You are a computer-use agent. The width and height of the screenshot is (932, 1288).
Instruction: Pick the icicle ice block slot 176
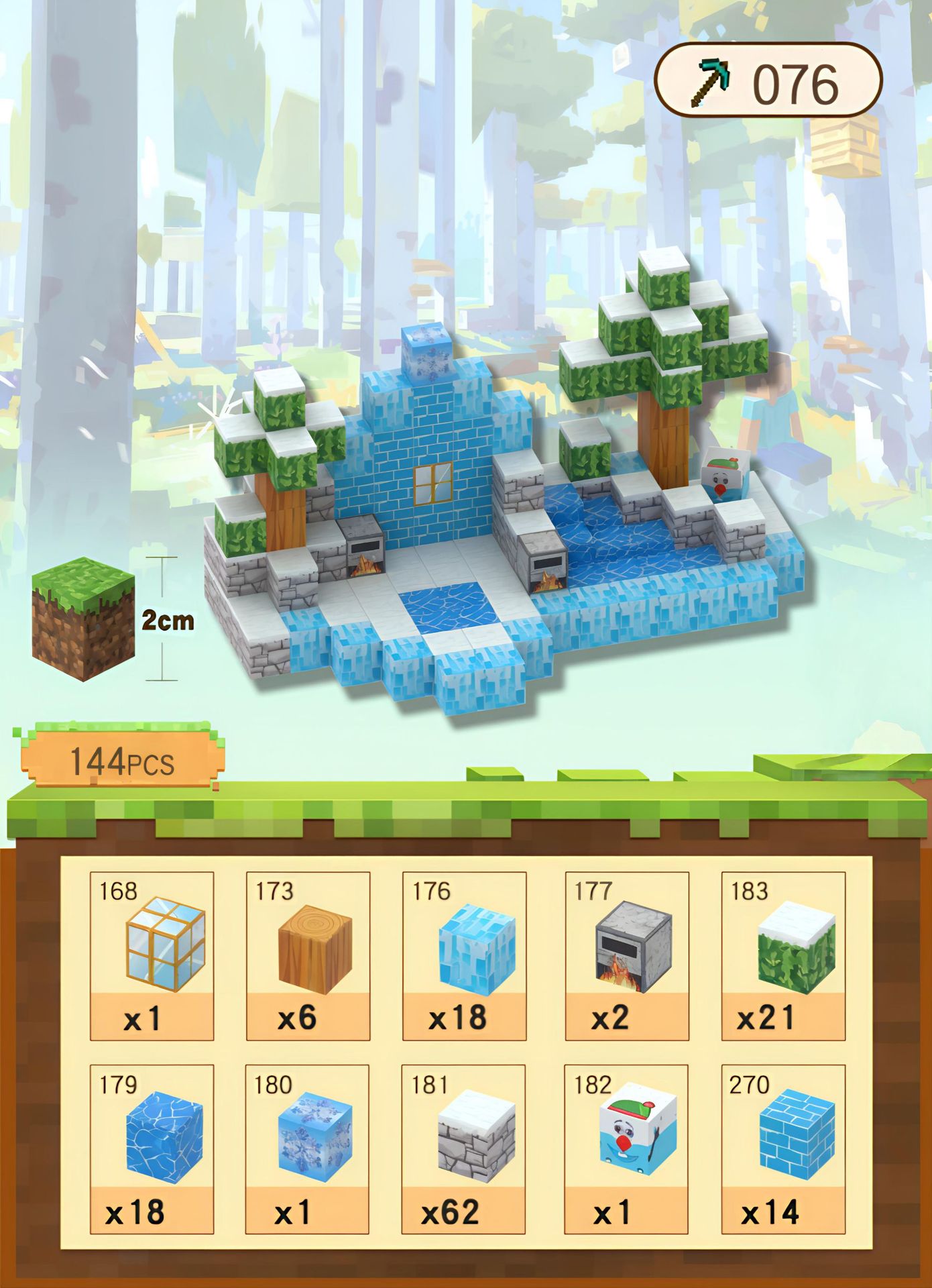tap(464, 955)
